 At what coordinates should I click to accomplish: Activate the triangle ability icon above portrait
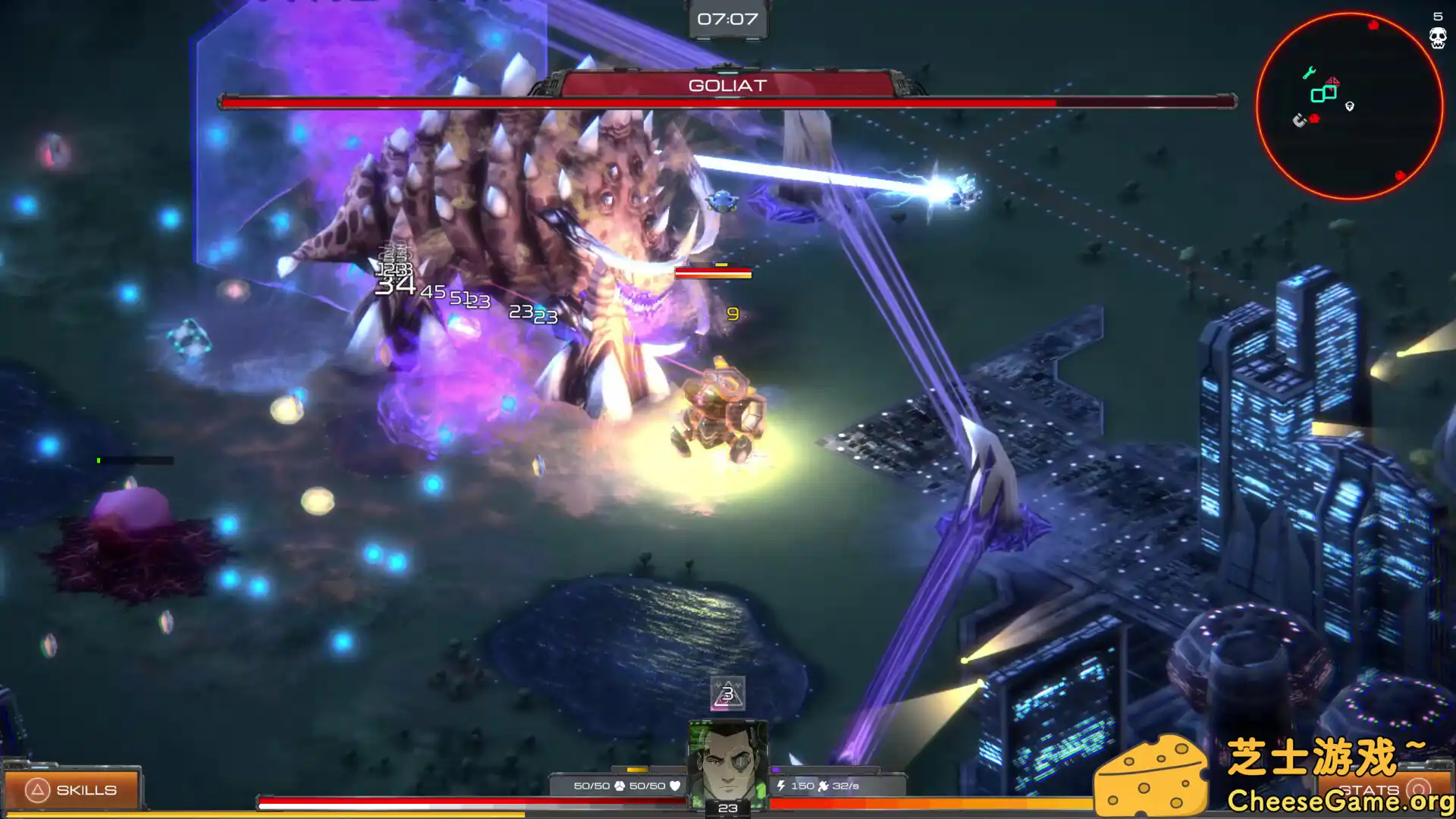pos(727,694)
